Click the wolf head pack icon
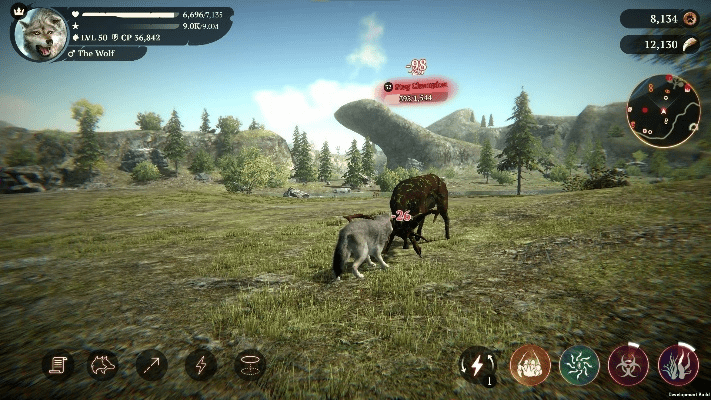The width and height of the screenshot is (711, 400). [103, 365]
